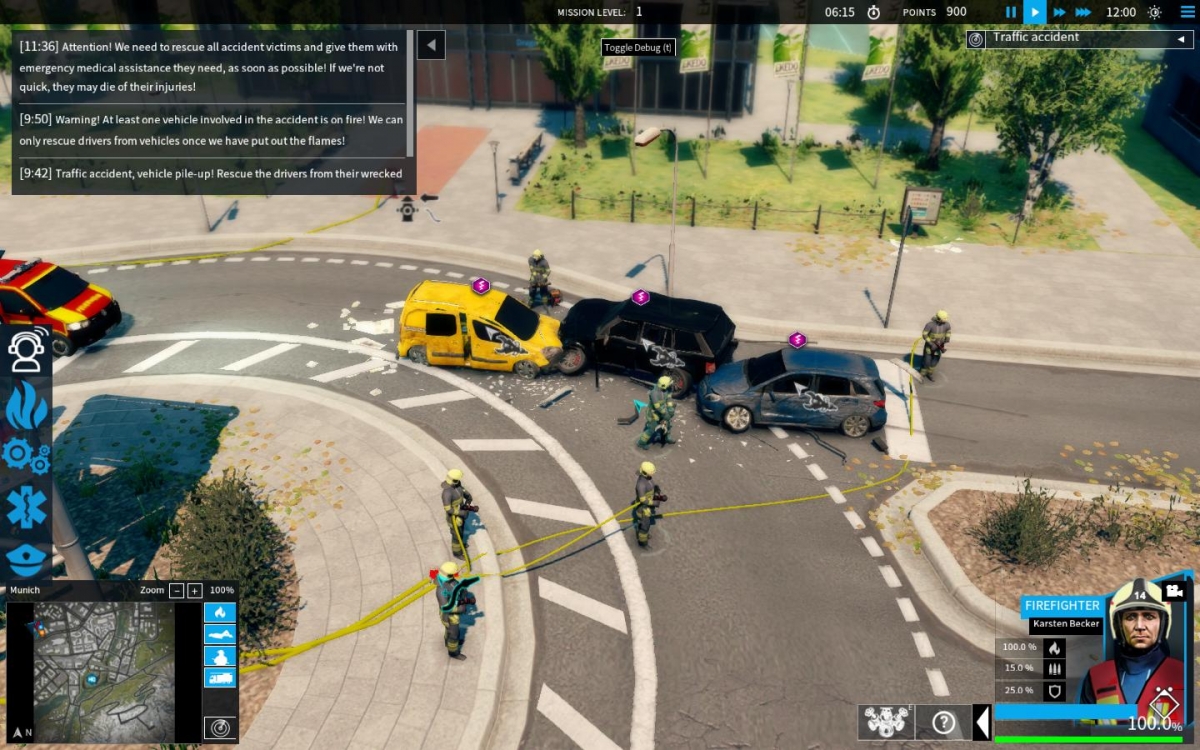Select the technical gears category

26,455
